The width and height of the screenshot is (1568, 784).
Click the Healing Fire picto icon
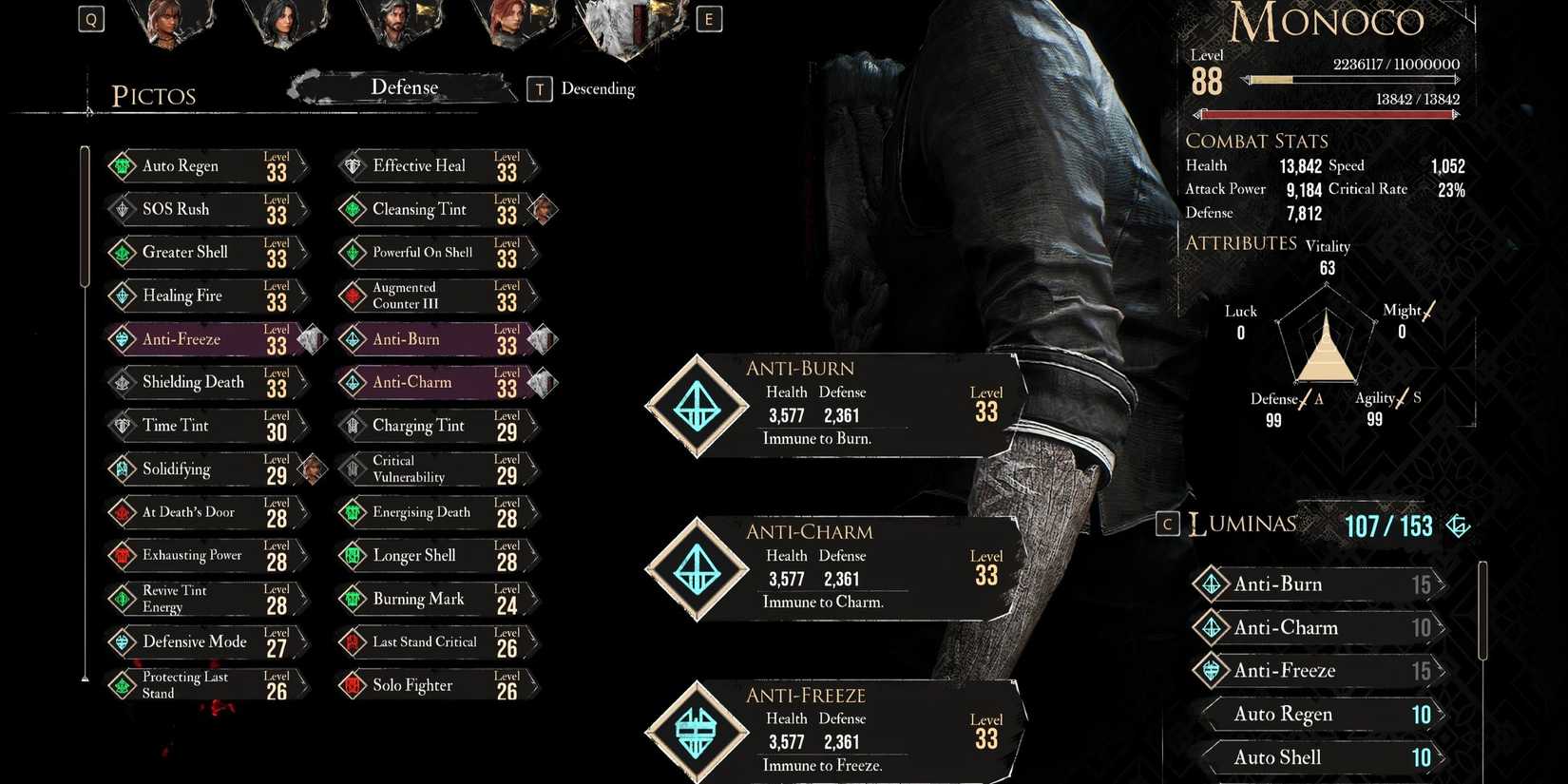pos(122,296)
